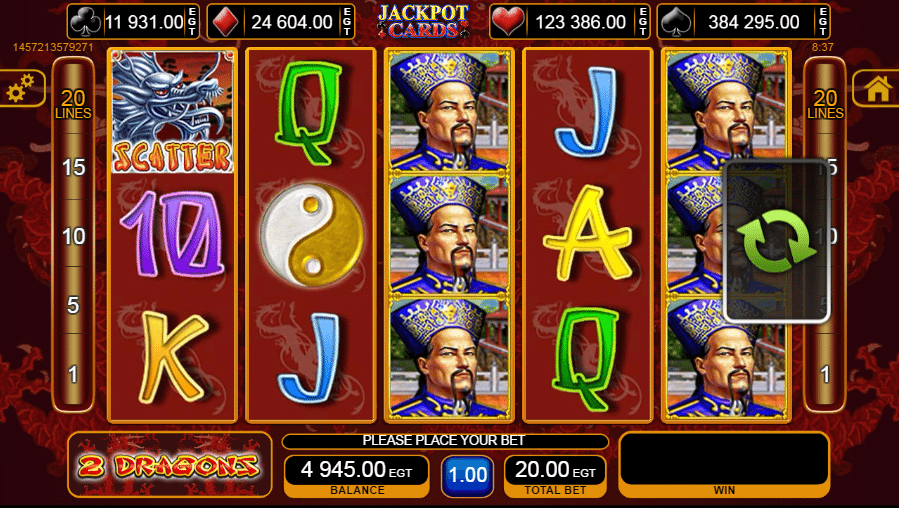The width and height of the screenshot is (899, 508).
Task: Choose the blue 1.00 bet button
Action: point(467,476)
